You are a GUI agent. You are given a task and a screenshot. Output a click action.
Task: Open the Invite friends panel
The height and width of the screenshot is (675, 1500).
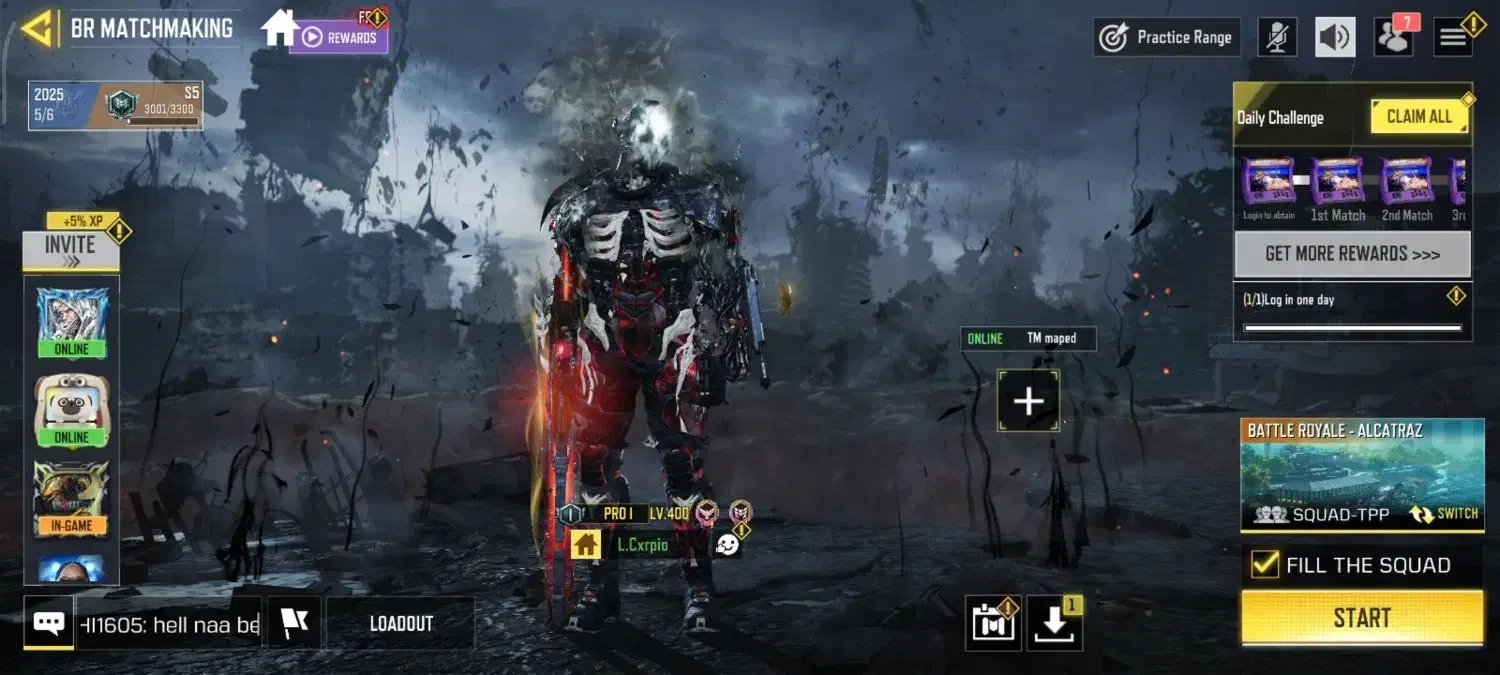coord(71,251)
